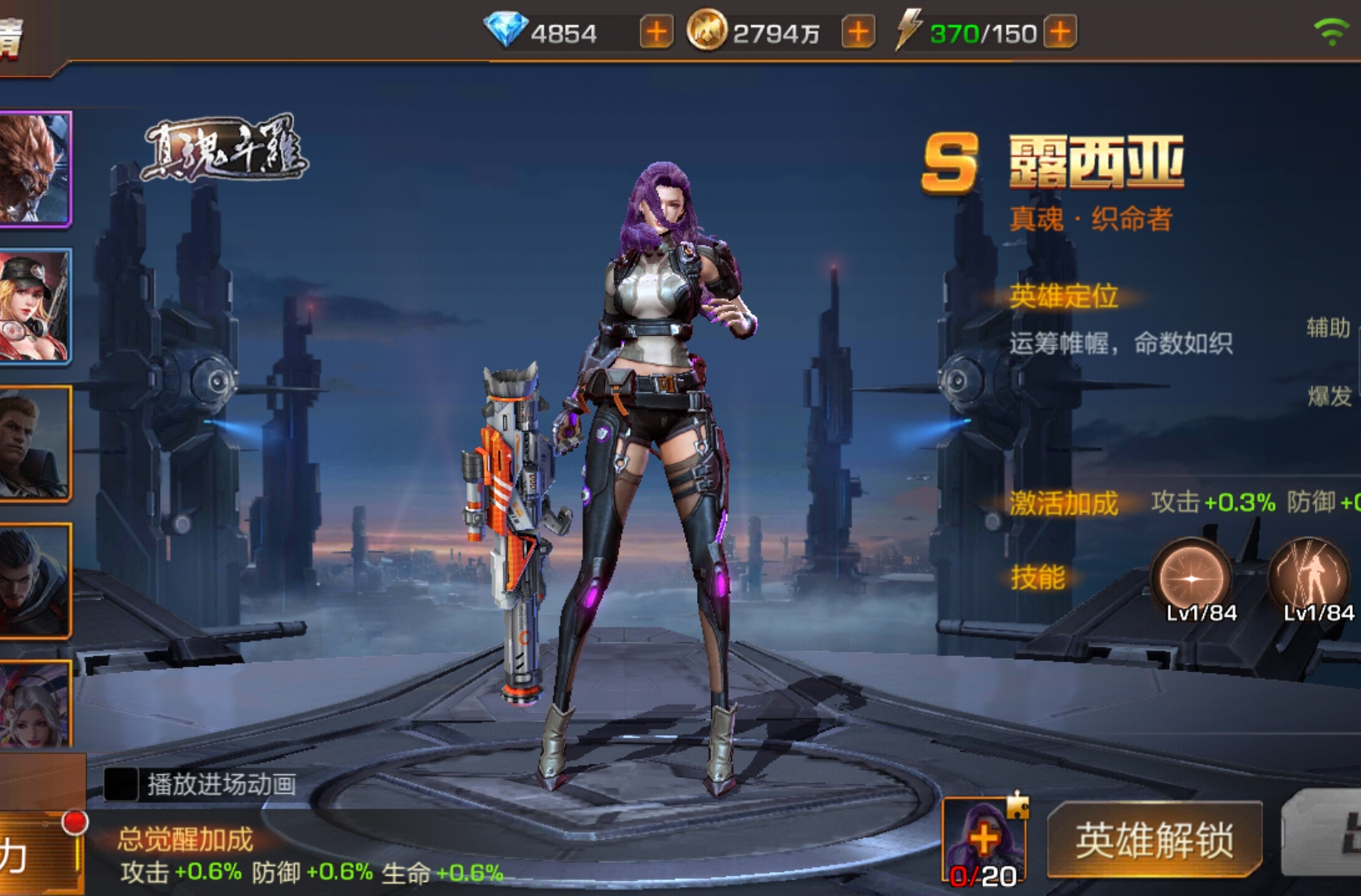
Task: Add more diamonds with plus button
Action: (x=656, y=33)
